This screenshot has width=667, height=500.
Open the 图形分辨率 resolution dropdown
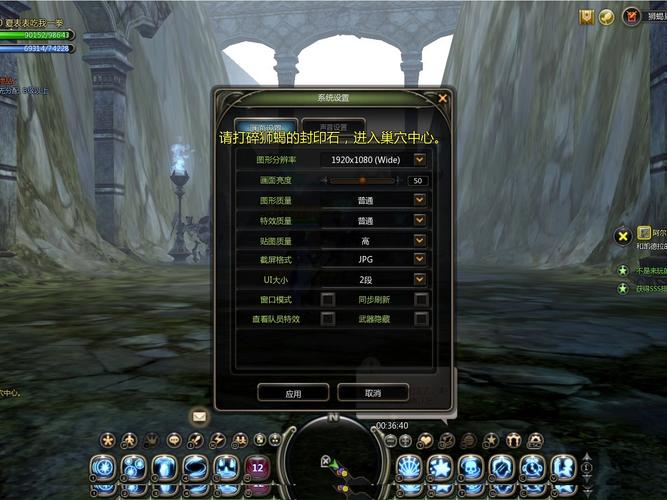click(x=420, y=159)
